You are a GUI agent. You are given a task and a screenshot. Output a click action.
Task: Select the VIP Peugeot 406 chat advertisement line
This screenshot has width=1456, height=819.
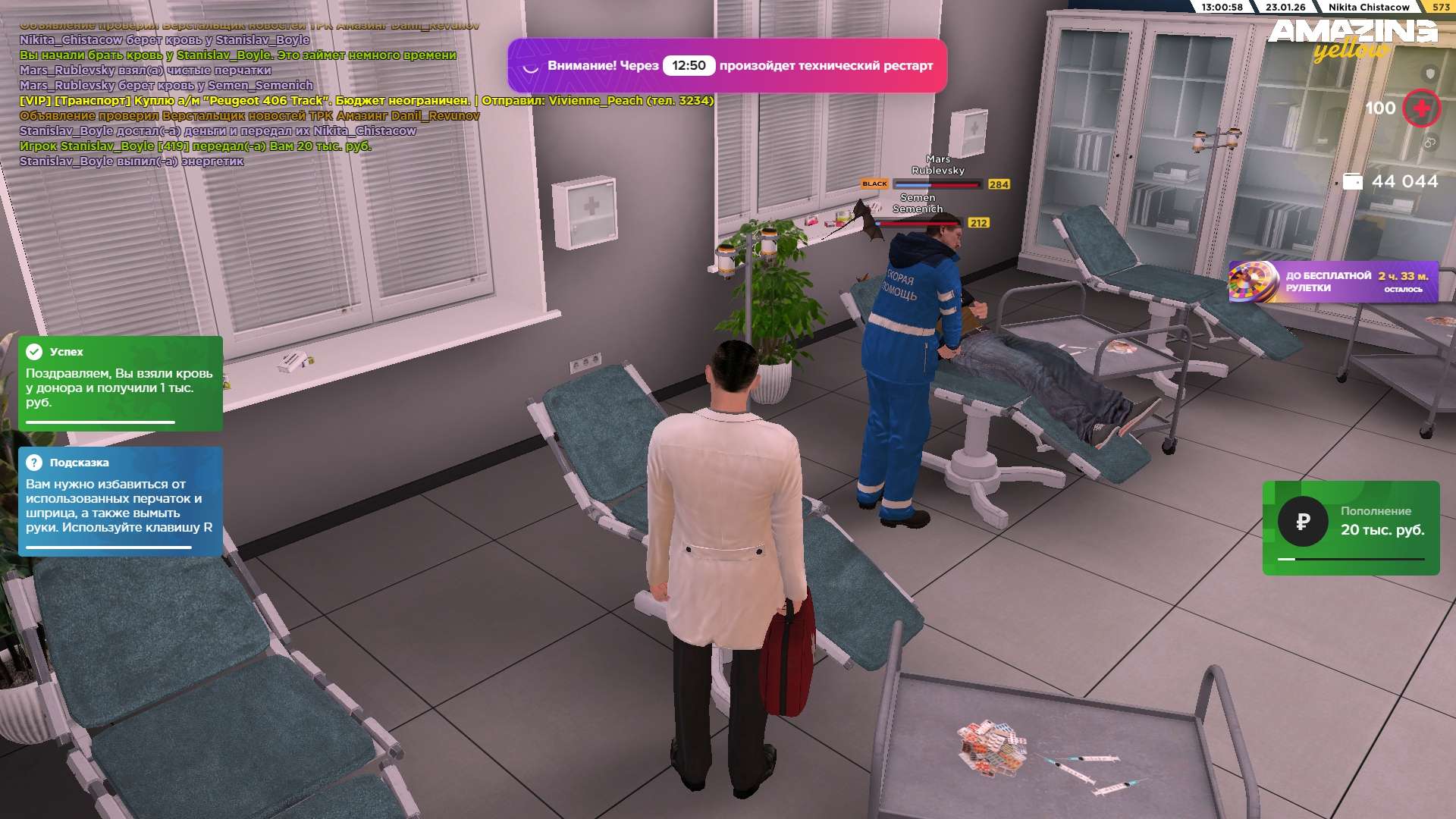click(x=366, y=101)
